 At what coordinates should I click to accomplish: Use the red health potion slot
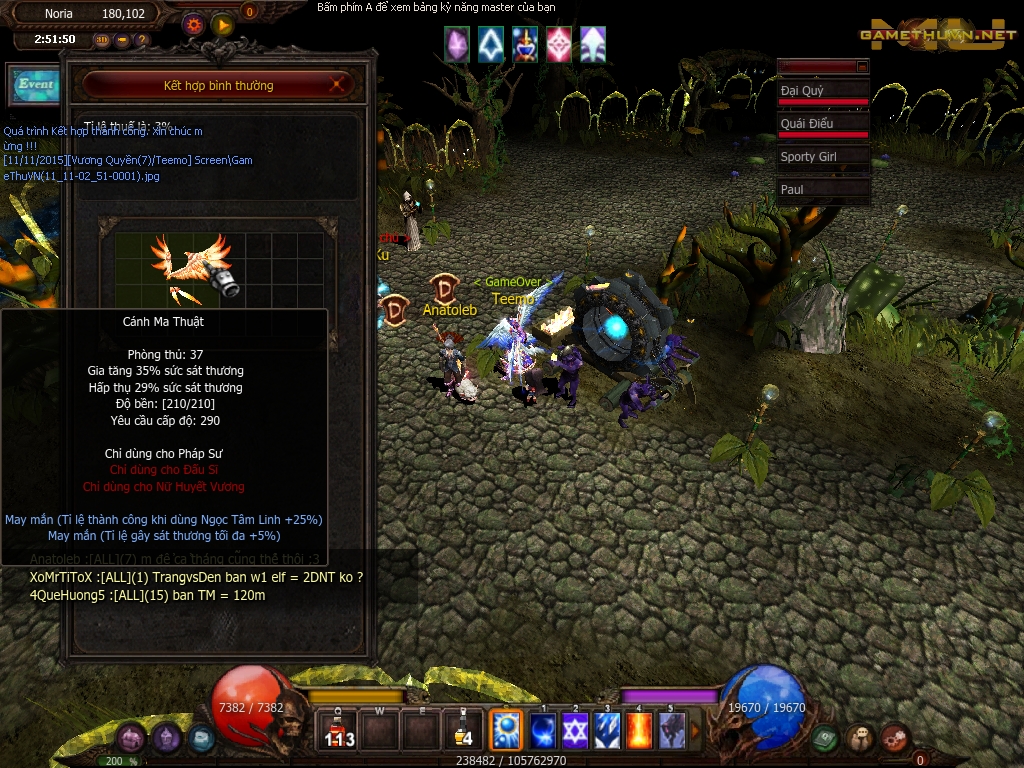pyautogui.click(x=339, y=732)
